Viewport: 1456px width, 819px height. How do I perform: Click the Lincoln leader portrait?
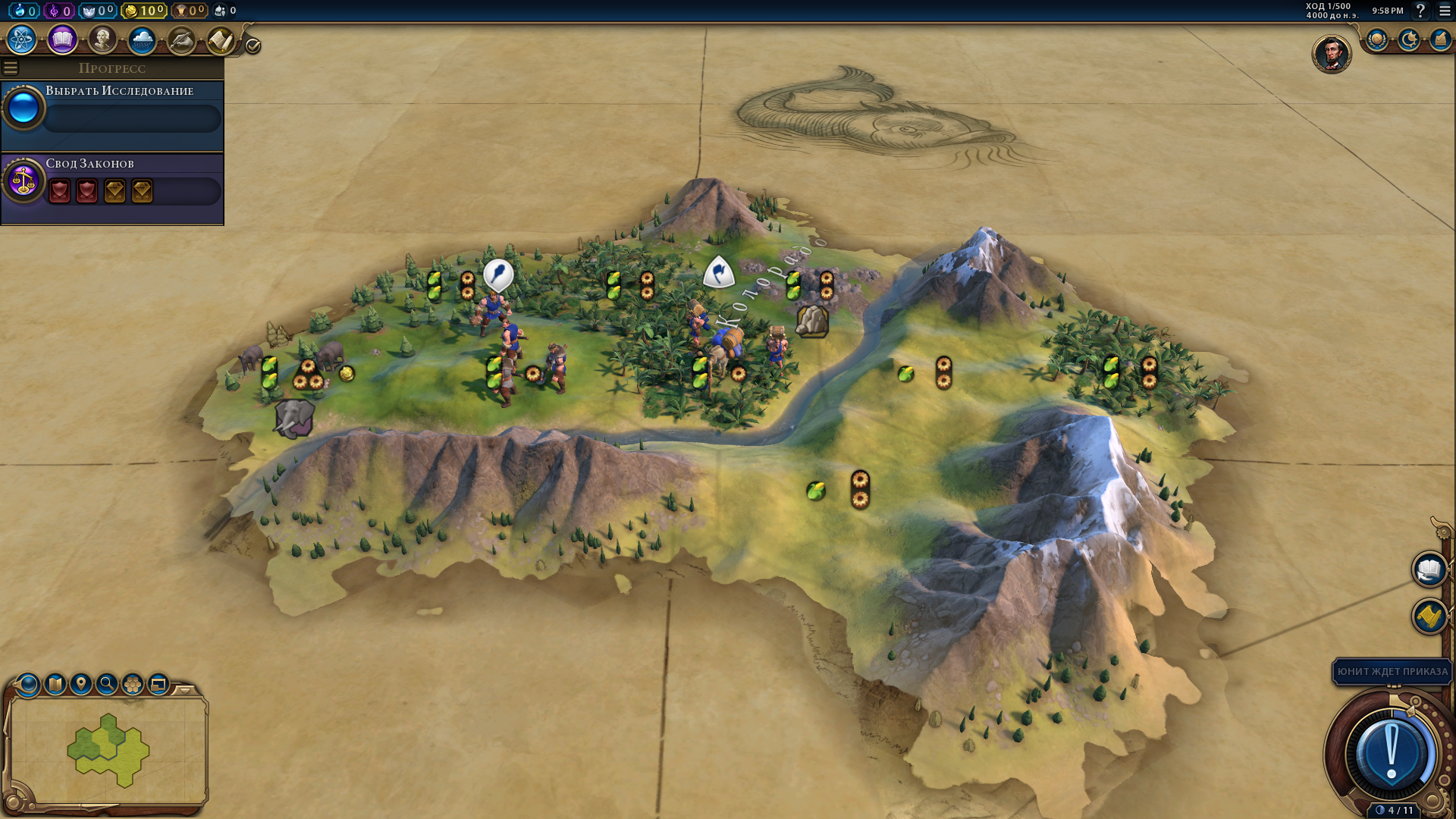pos(1331,54)
